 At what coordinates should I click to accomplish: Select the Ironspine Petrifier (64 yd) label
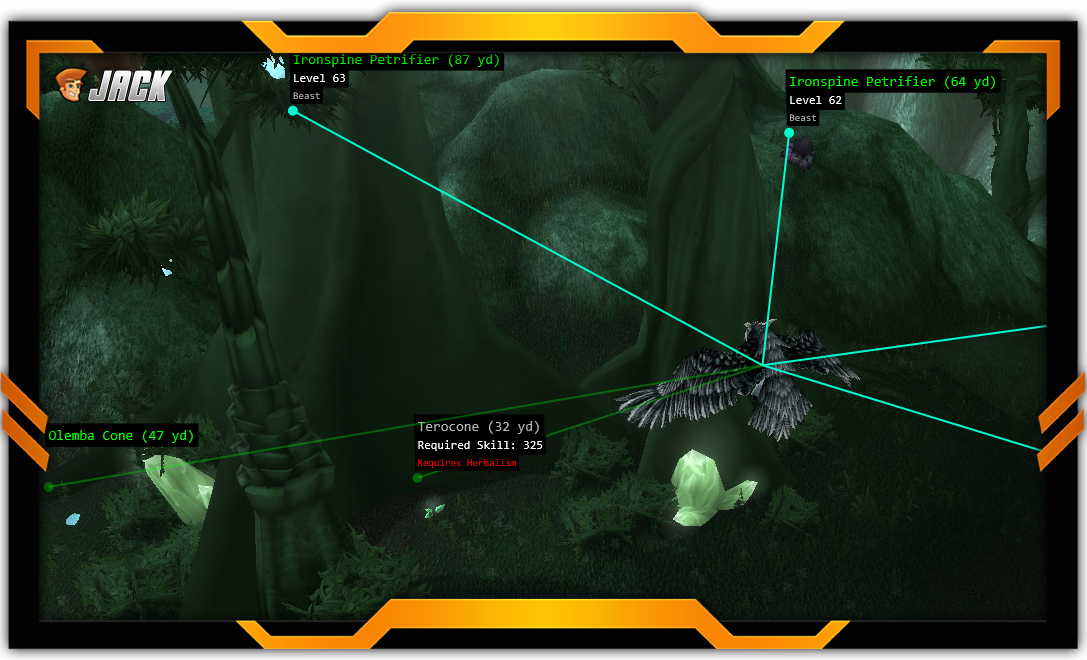[x=892, y=82]
